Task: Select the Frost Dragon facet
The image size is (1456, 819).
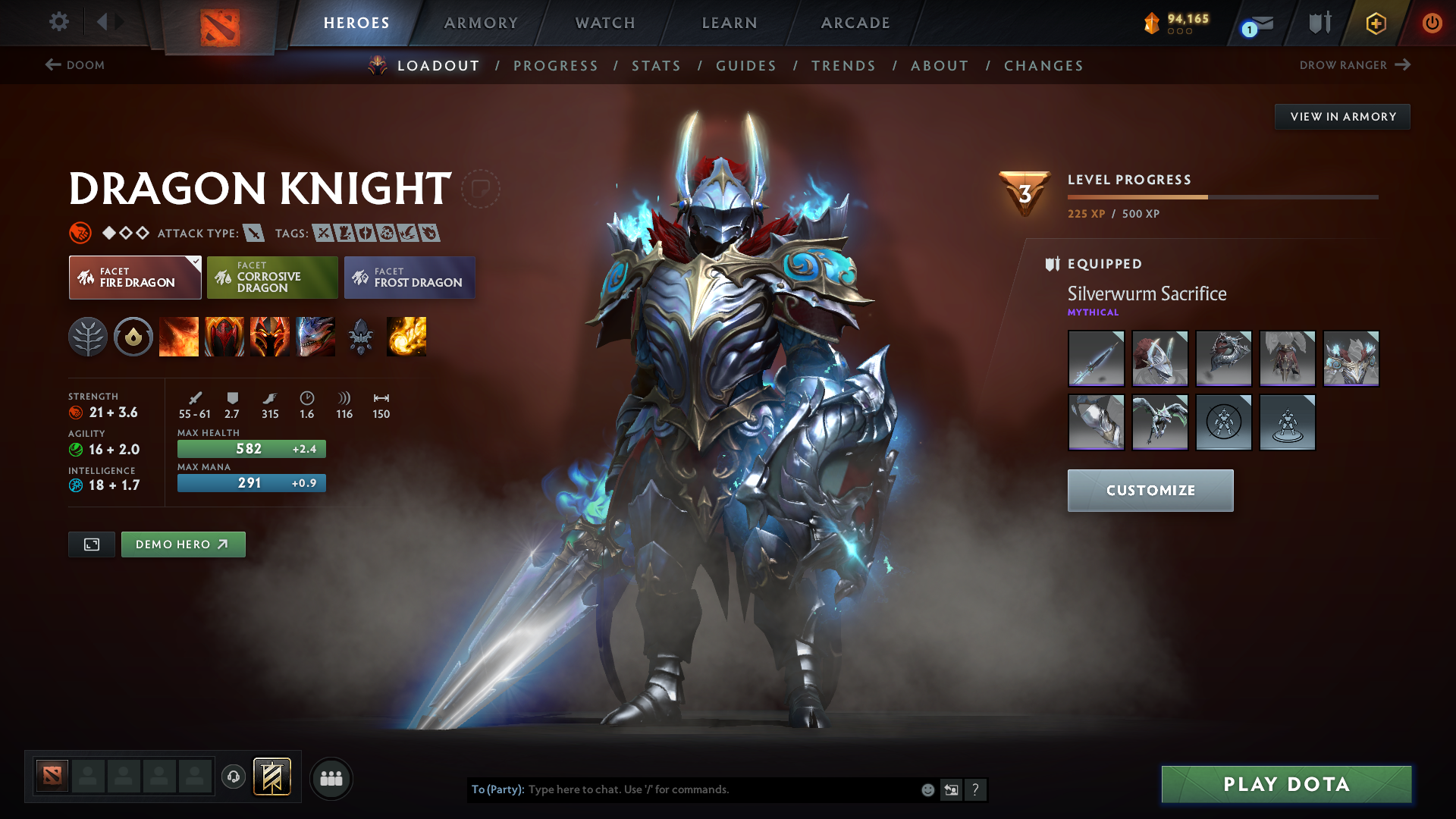Action: 409,278
